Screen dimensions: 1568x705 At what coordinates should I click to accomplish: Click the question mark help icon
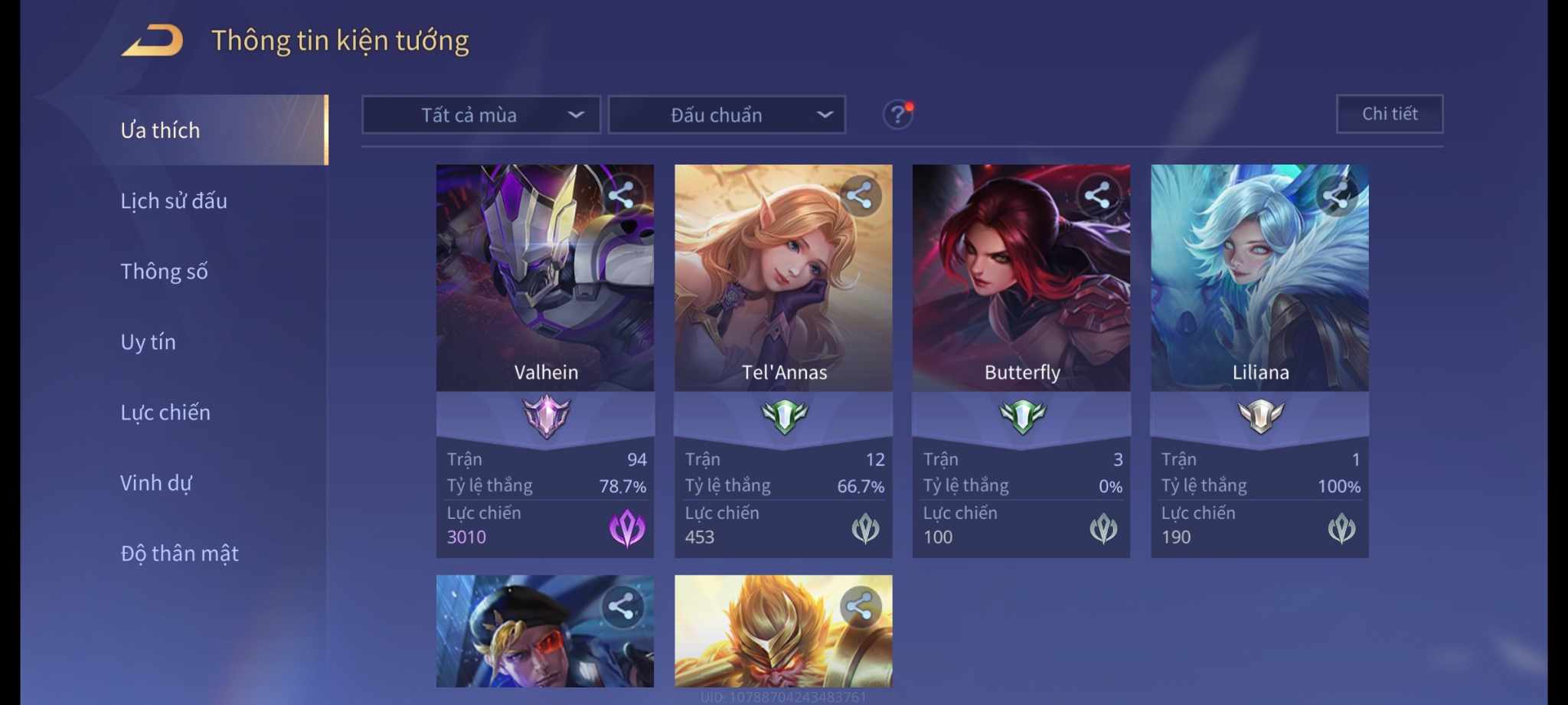pos(897,115)
